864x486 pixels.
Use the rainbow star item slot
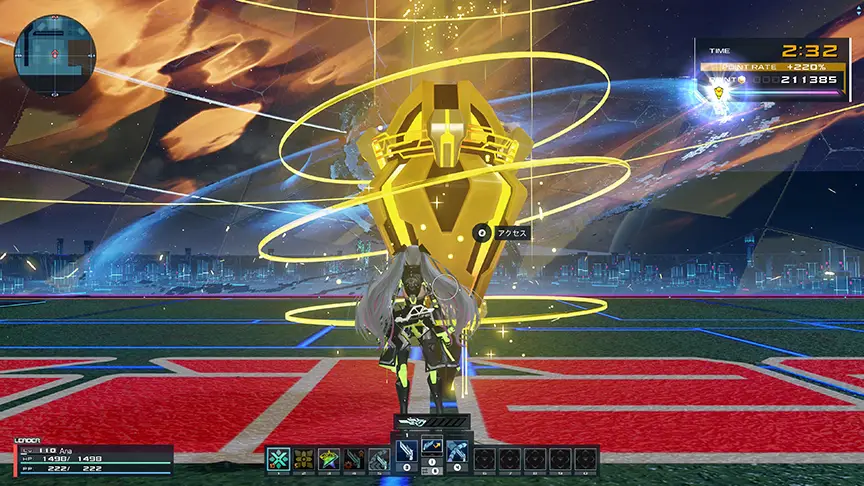(330, 459)
